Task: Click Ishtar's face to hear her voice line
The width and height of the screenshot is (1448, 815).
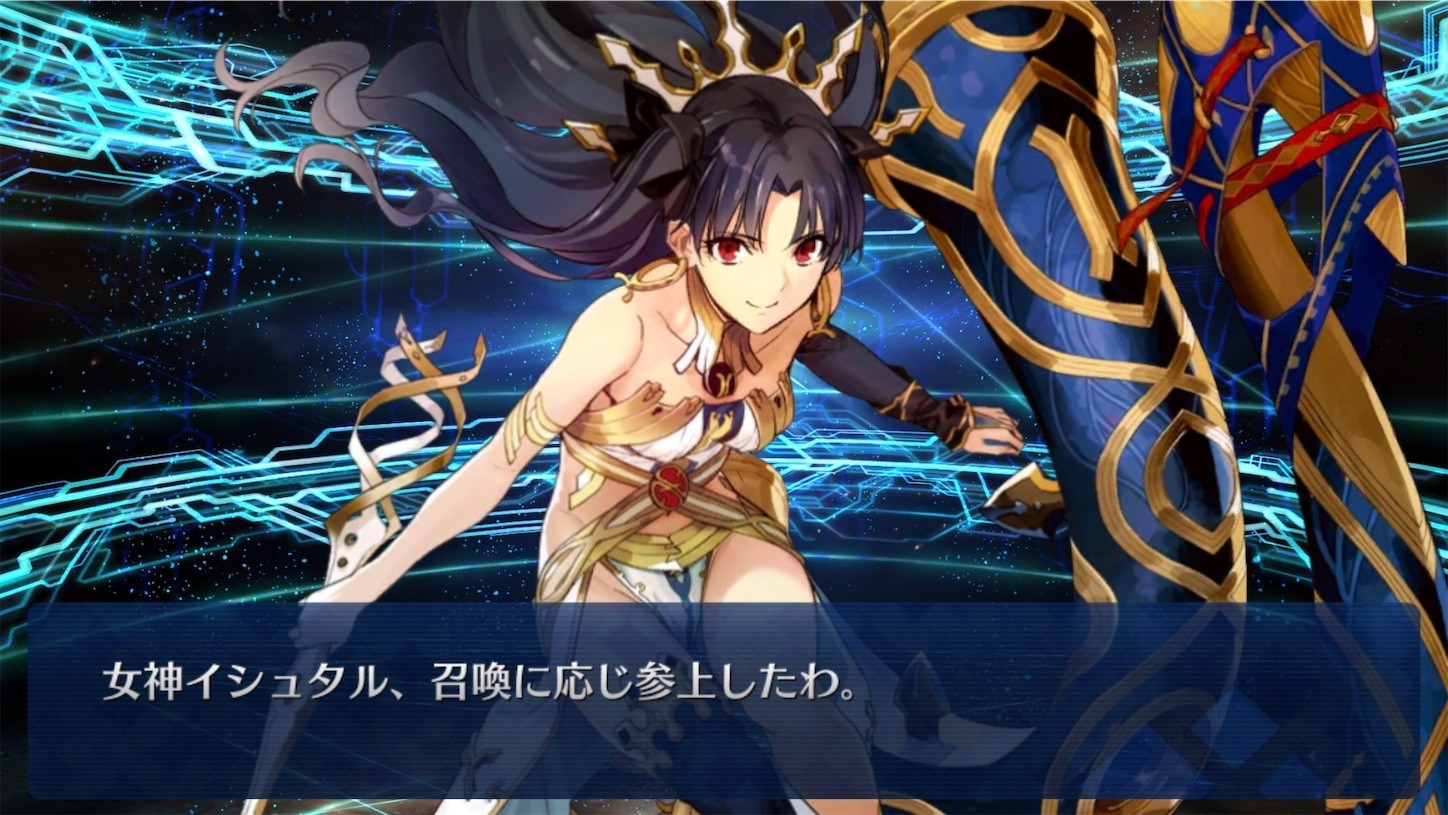Action: tap(766, 253)
